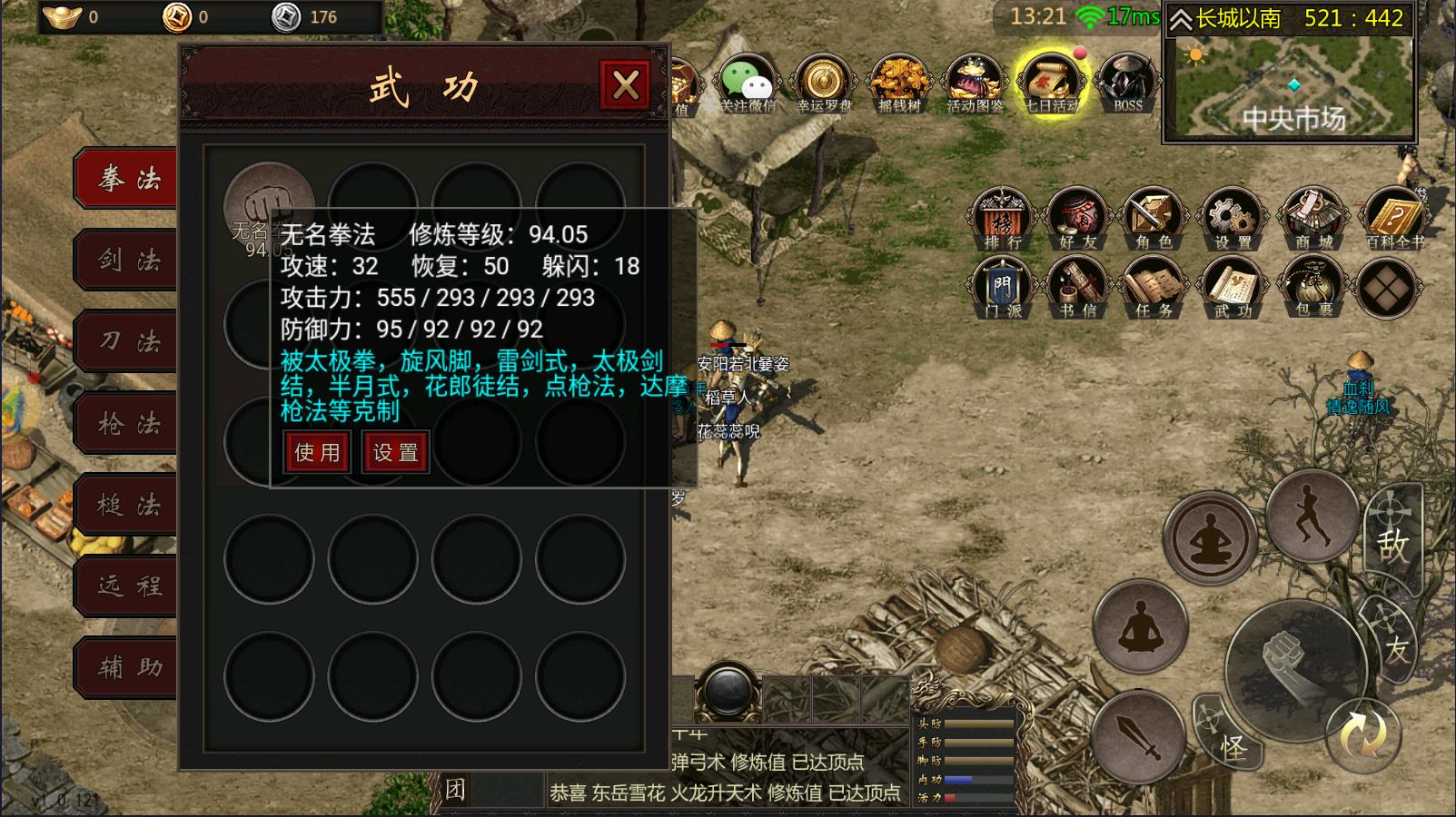Show the 槌法 hammer tab

click(129, 506)
